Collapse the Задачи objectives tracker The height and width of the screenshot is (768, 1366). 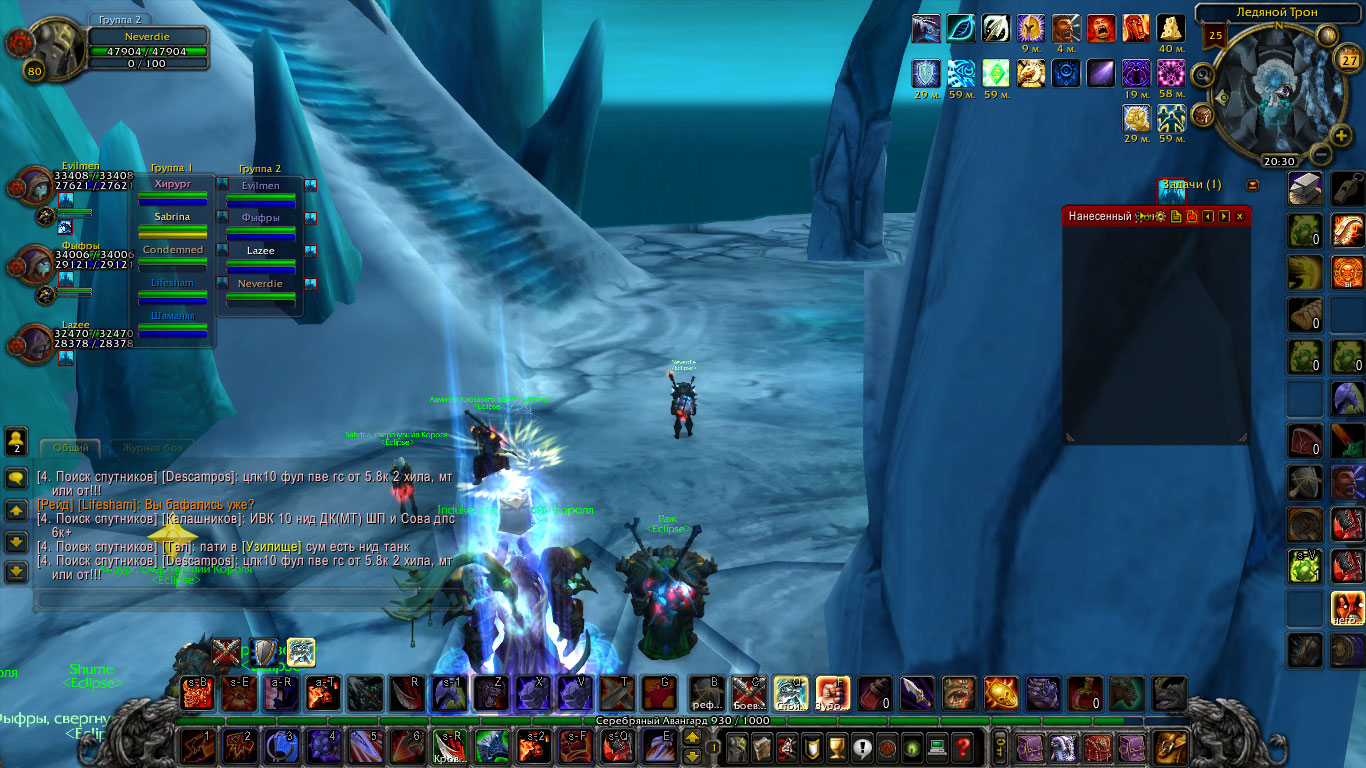coord(1252,185)
